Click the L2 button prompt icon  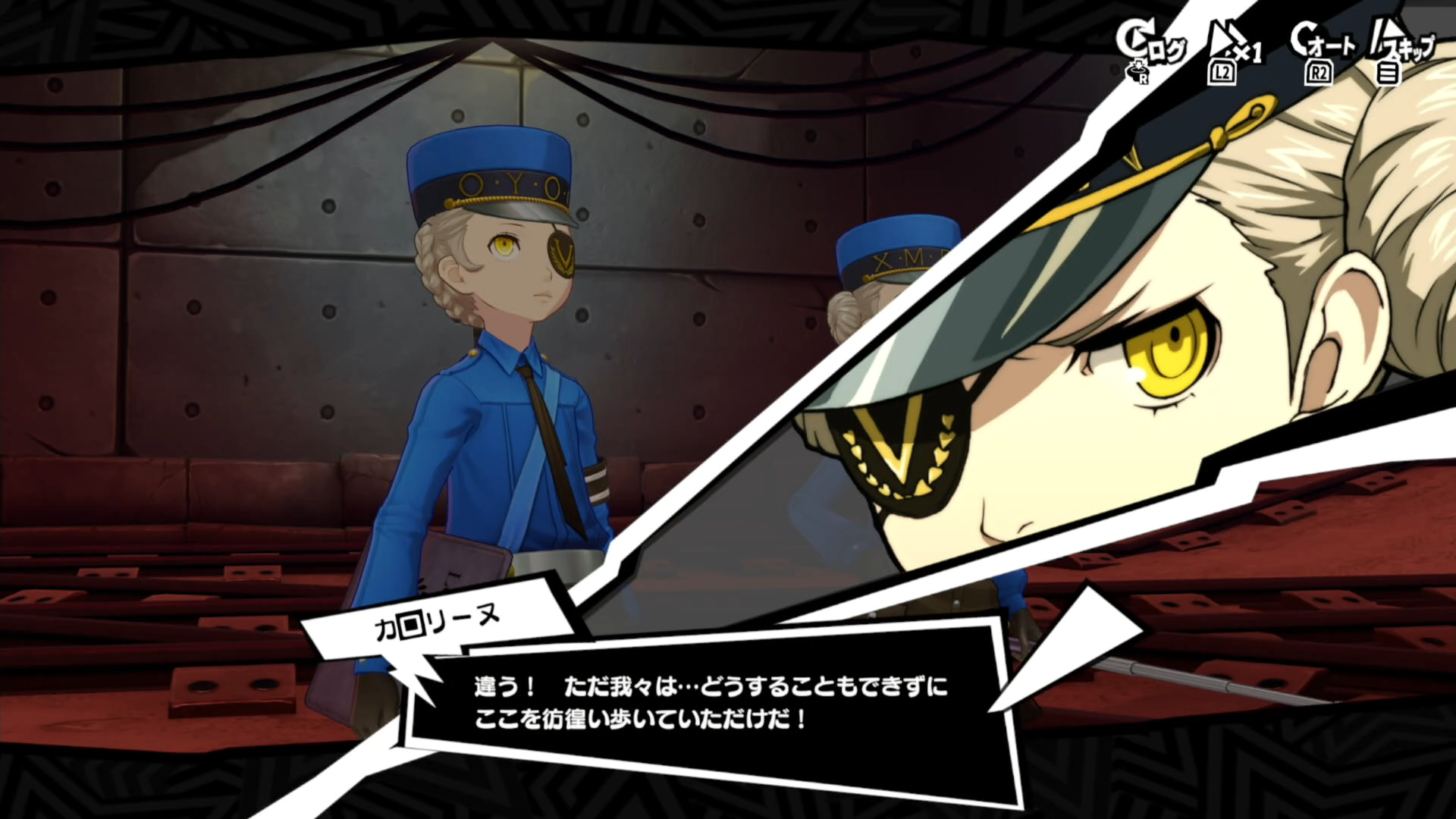1223,74
